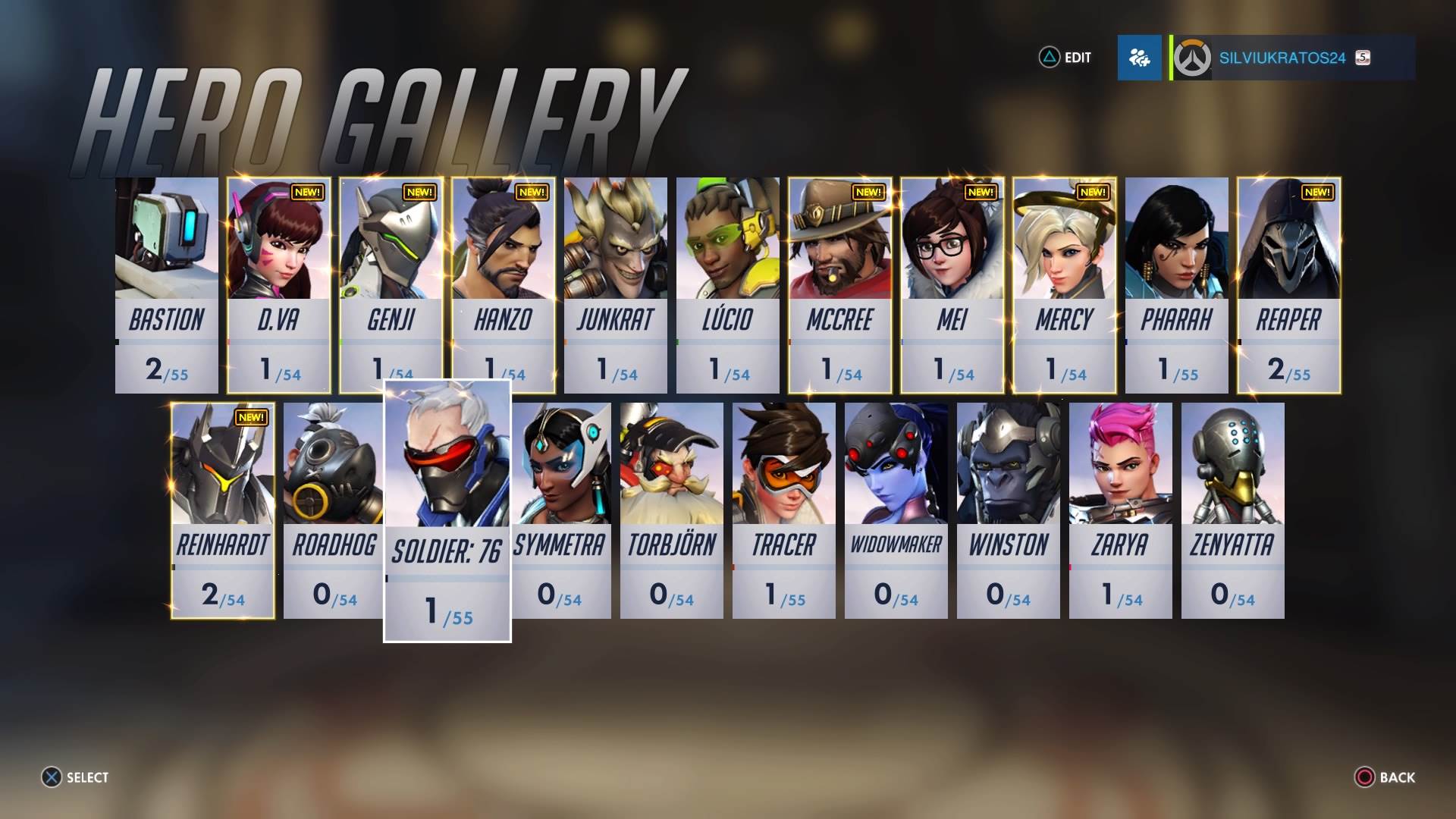The height and width of the screenshot is (819, 1456).
Task: Open the Mercy hero card
Action: 1065,285
